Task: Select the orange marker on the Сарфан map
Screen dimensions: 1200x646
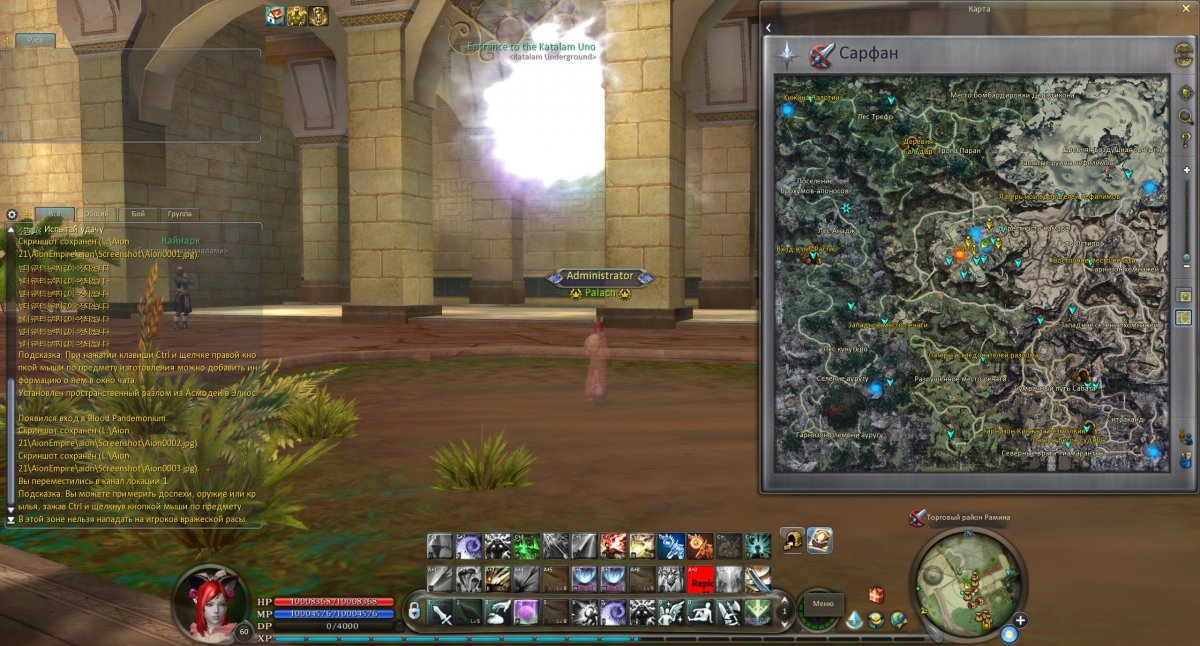Action: tap(960, 256)
